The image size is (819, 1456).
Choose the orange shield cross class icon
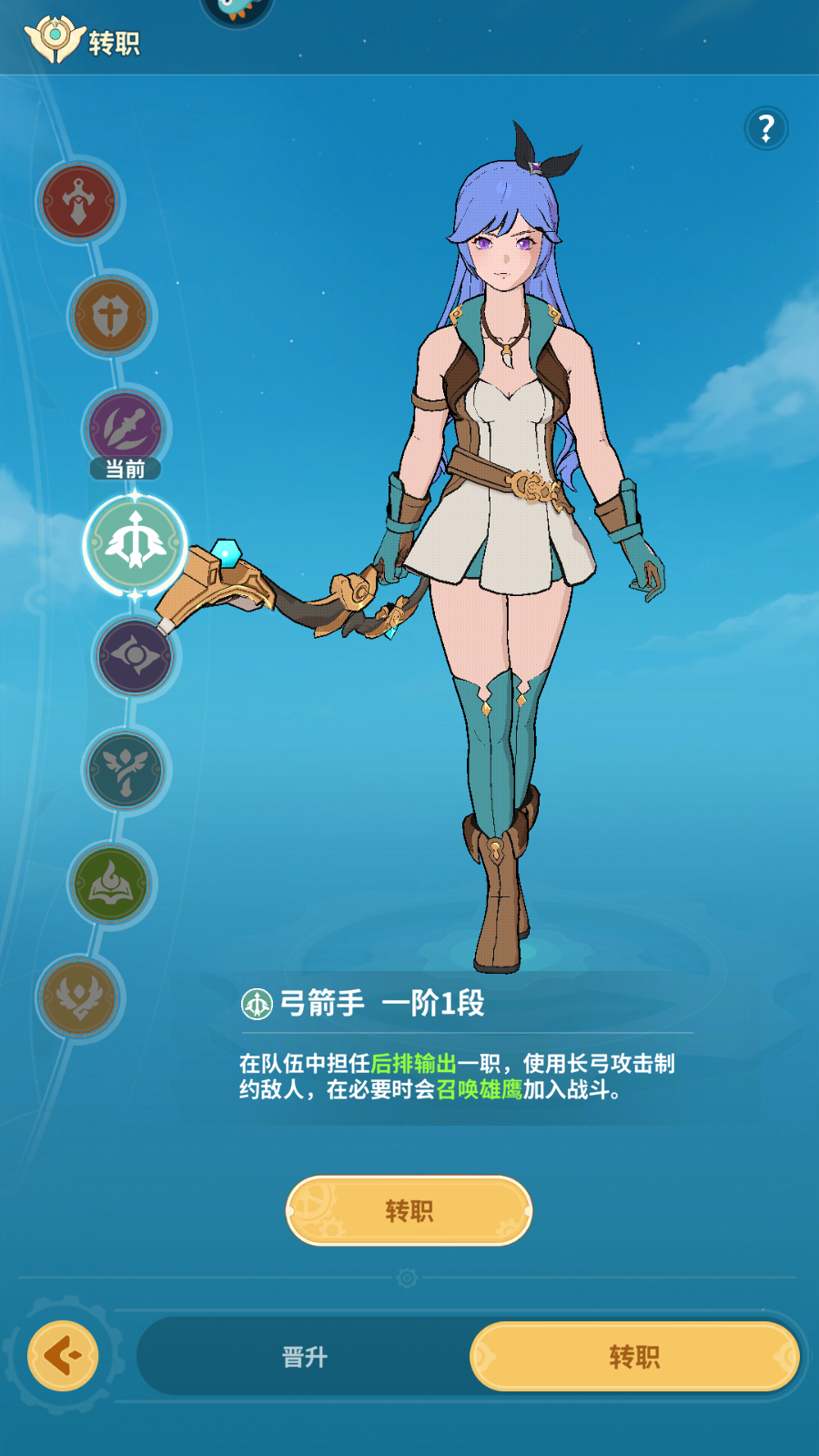111,316
